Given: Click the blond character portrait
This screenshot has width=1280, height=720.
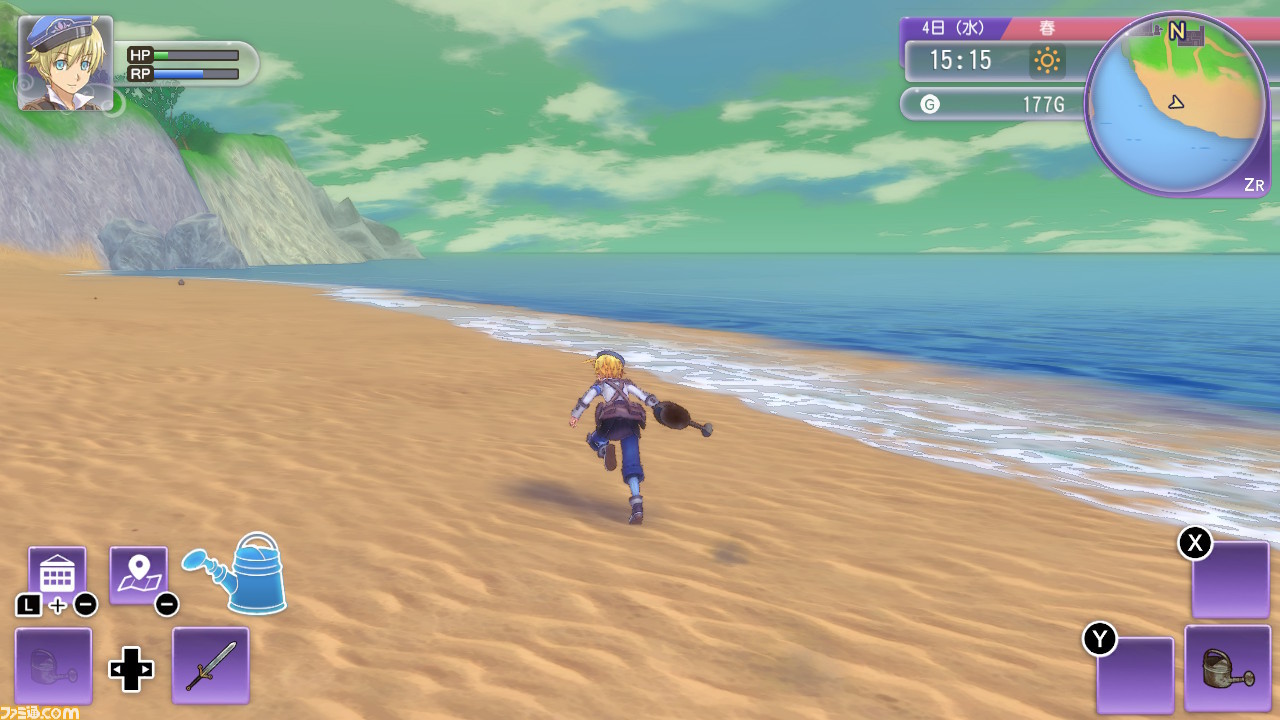Looking at the screenshot, I should tap(65, 62).
